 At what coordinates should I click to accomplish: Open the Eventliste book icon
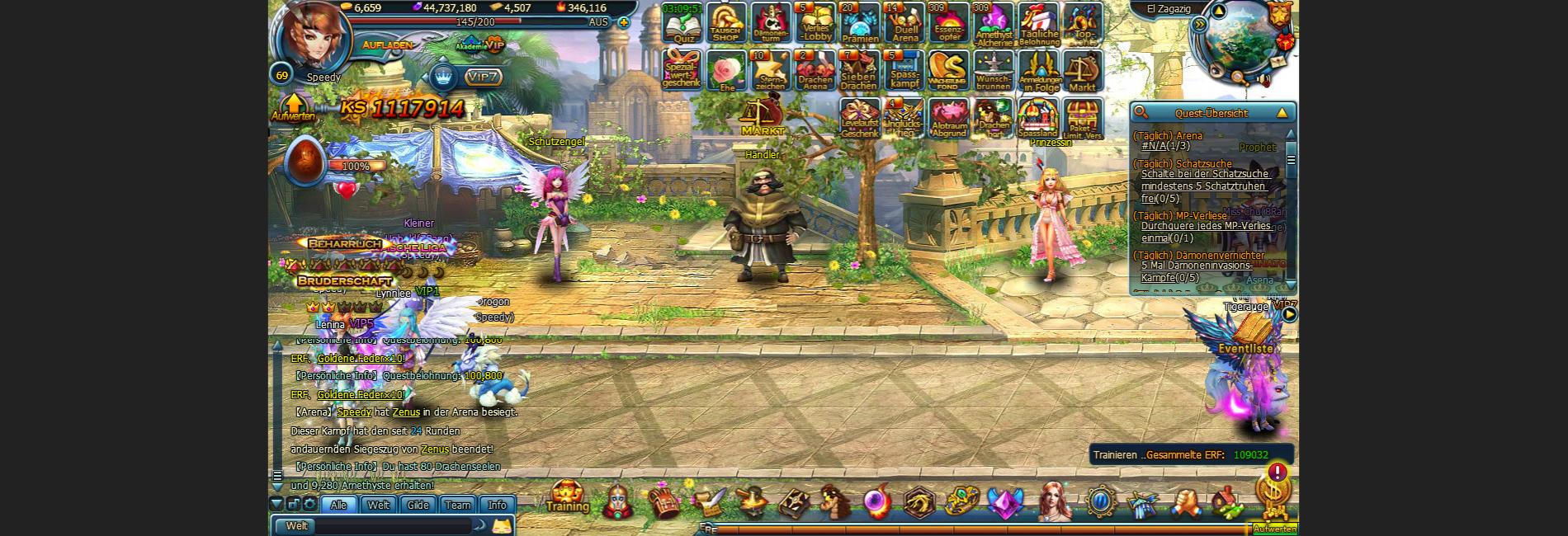(1249, 331)
